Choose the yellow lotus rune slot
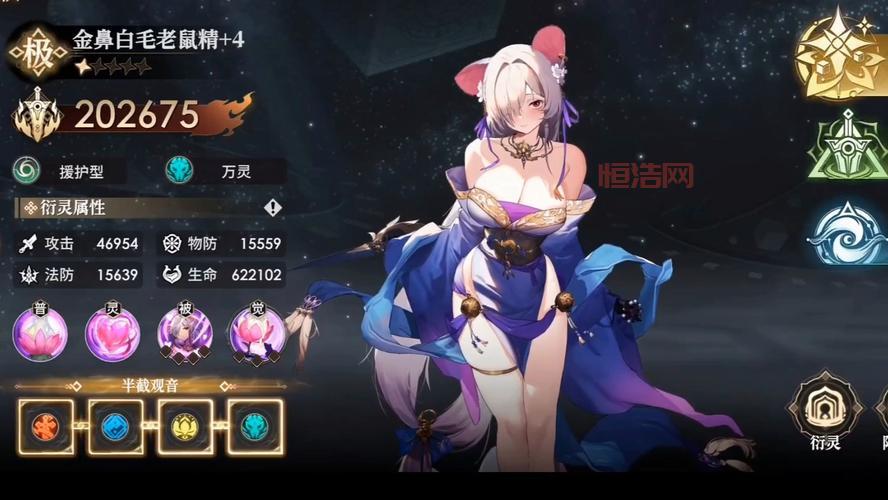Image resolution: width=888 pixels, height=500 pixels. click(185, 427)
